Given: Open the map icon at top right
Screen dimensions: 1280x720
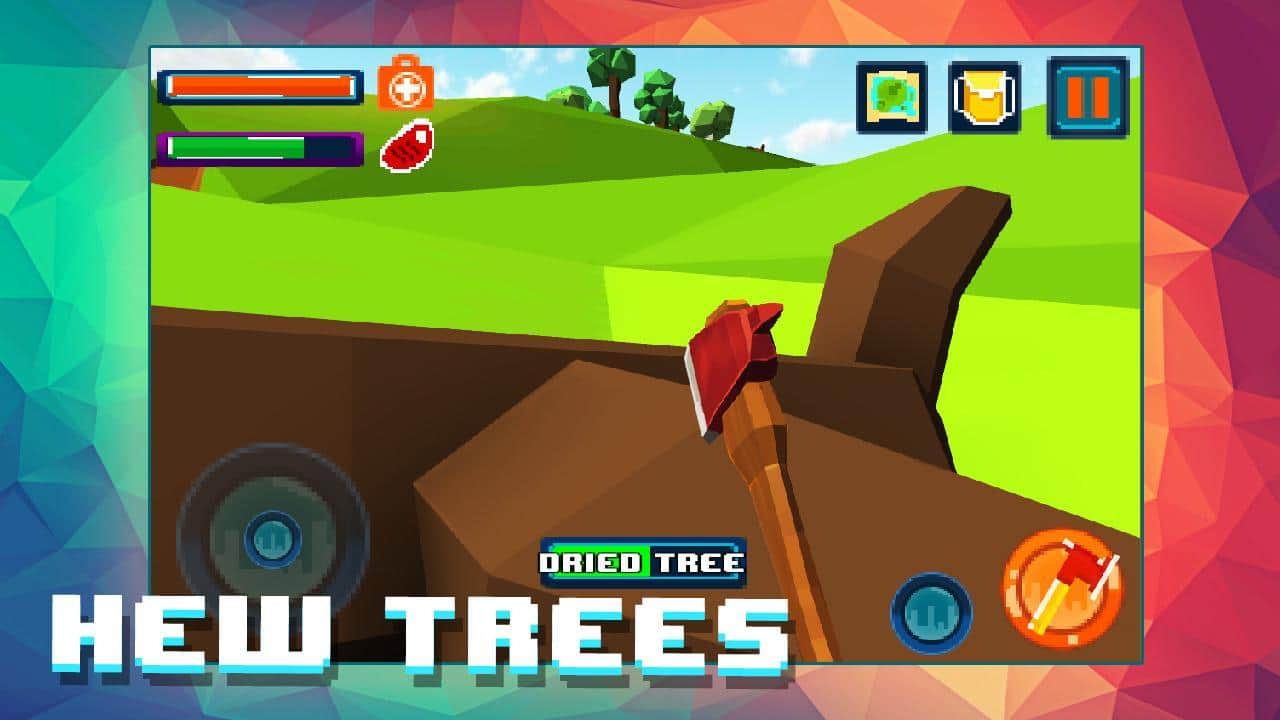Looking at the screenshot, I should (893, 98).
